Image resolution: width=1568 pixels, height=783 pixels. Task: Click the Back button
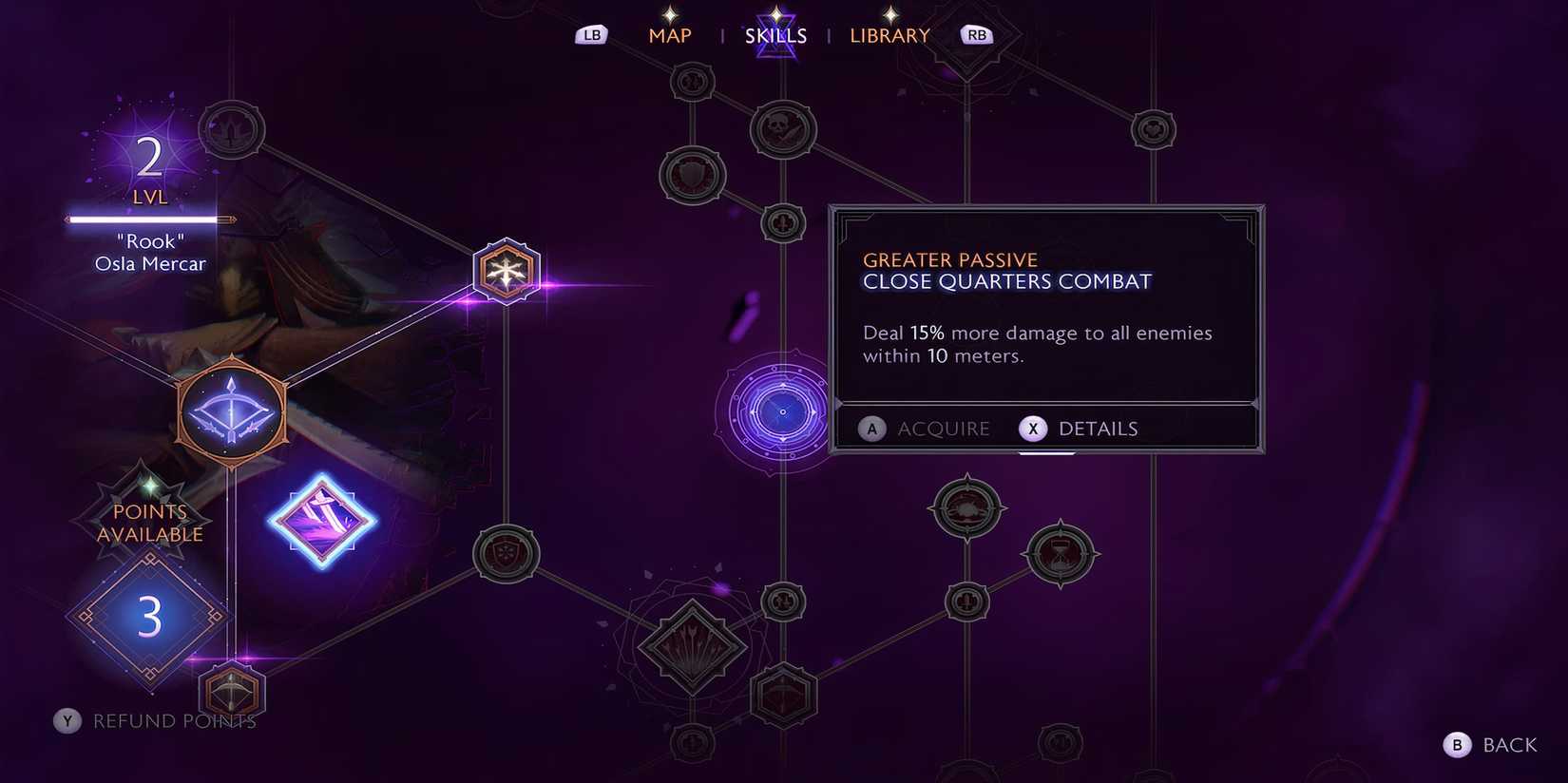point(1492,745)
